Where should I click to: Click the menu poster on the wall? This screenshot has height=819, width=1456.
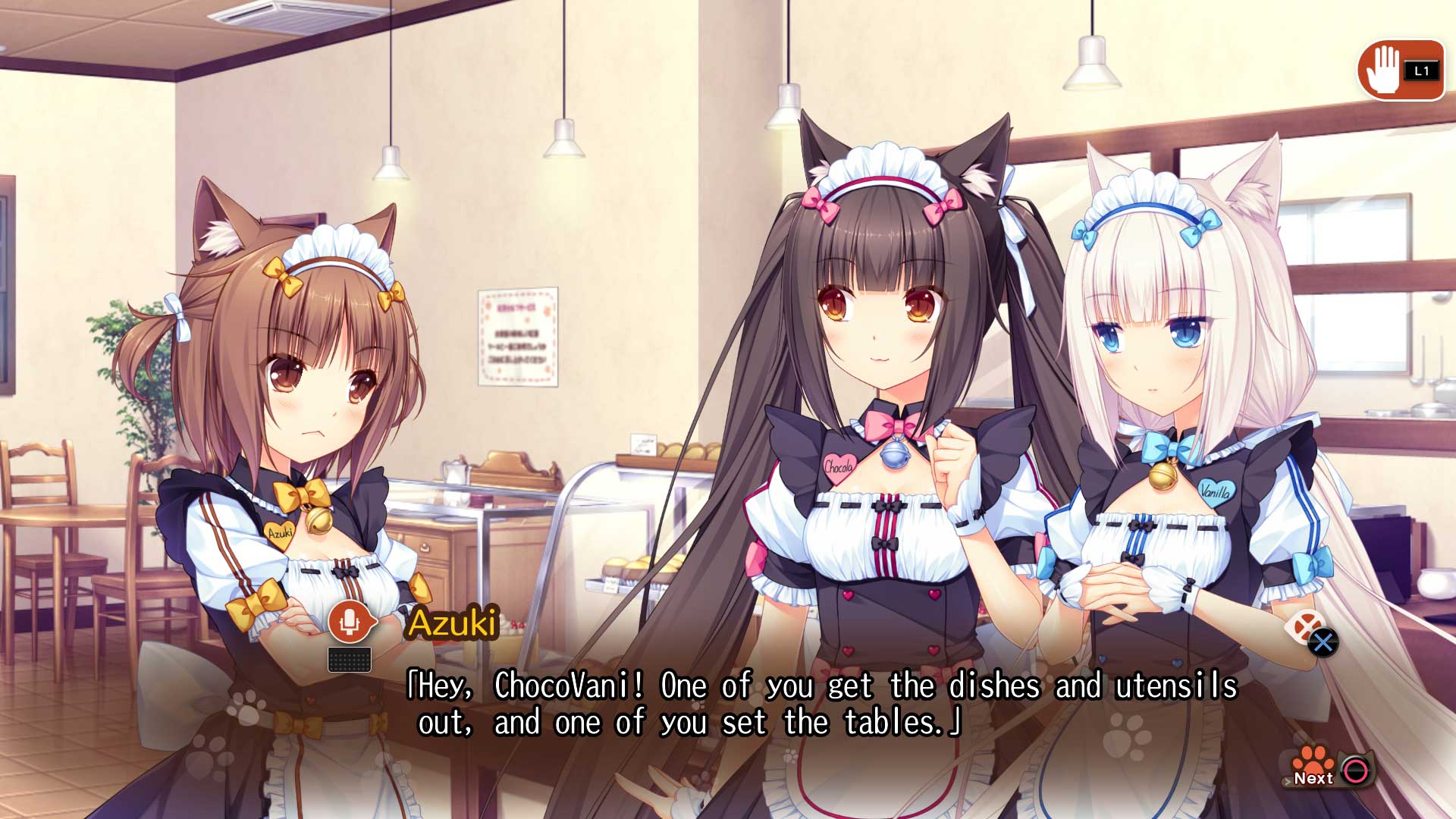pyautogui.click(x=518, y=337)
